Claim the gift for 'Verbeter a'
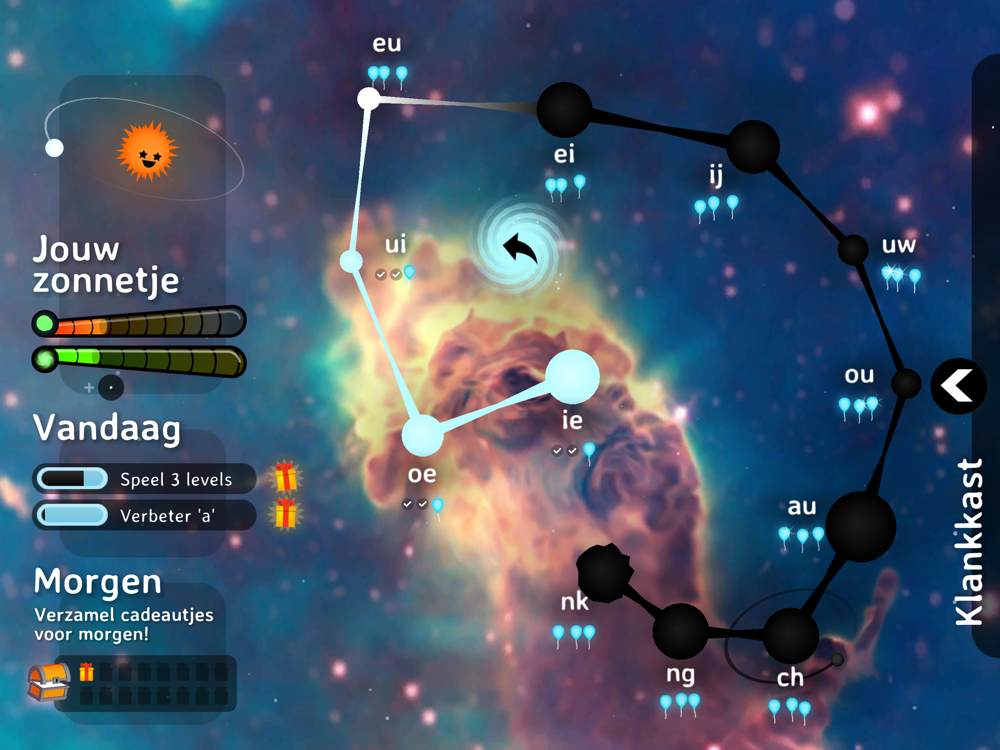The width and height of the screenshot is (1000, 750). [286, 515]
